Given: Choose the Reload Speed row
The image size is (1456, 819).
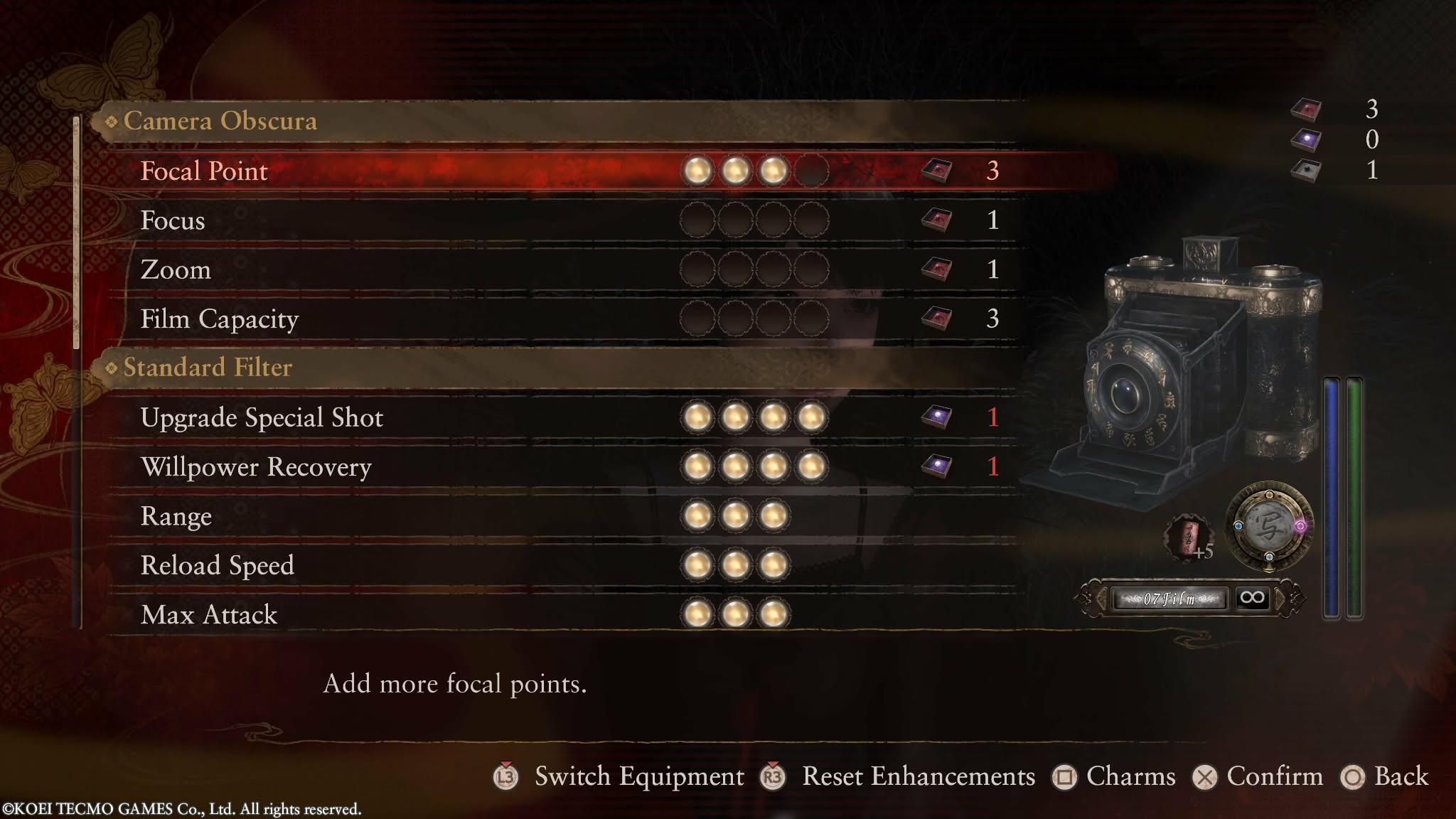Looking at the screenshot, I should click(217, 565).
